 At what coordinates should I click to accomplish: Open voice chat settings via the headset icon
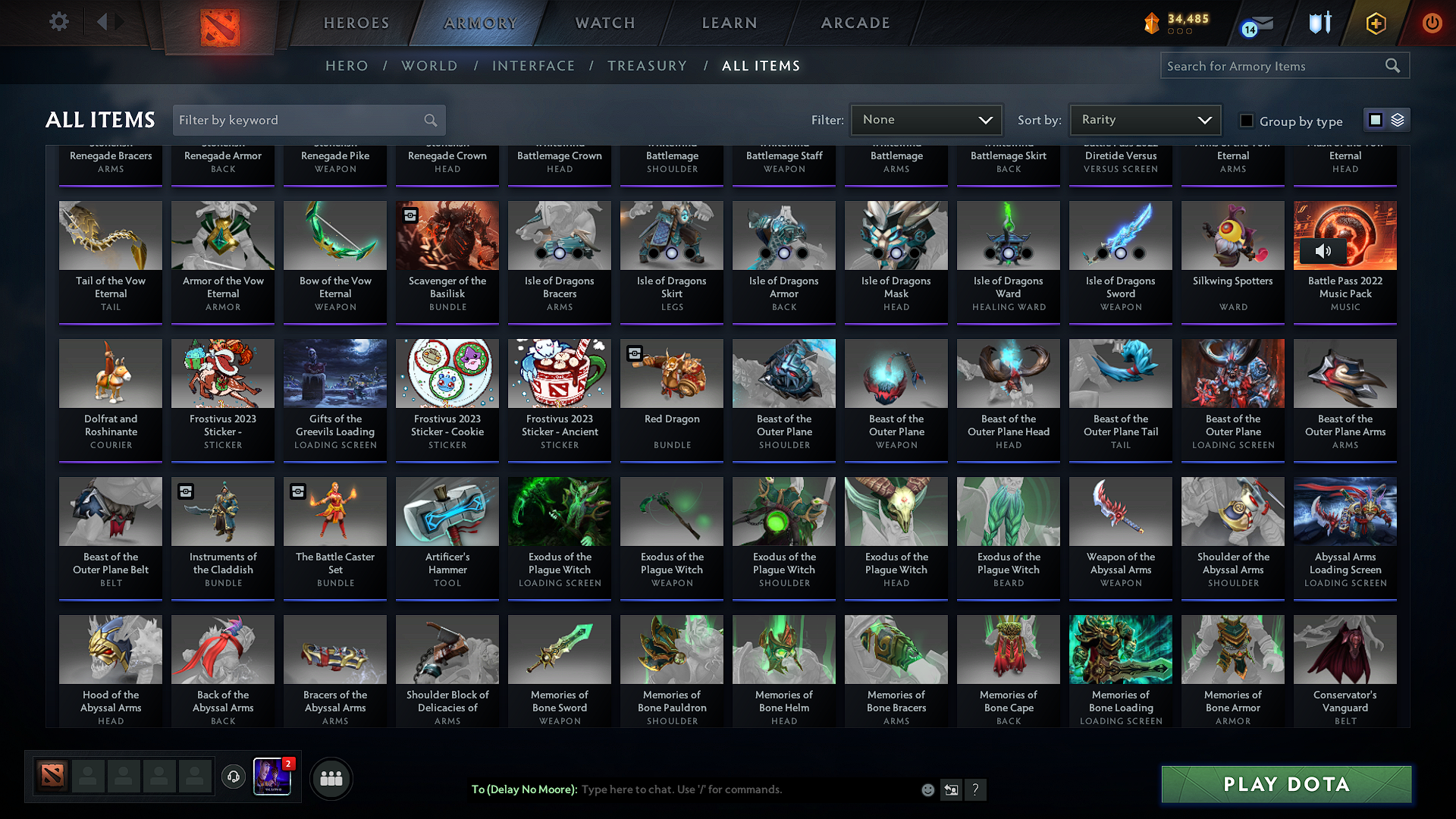pos(234,777)
